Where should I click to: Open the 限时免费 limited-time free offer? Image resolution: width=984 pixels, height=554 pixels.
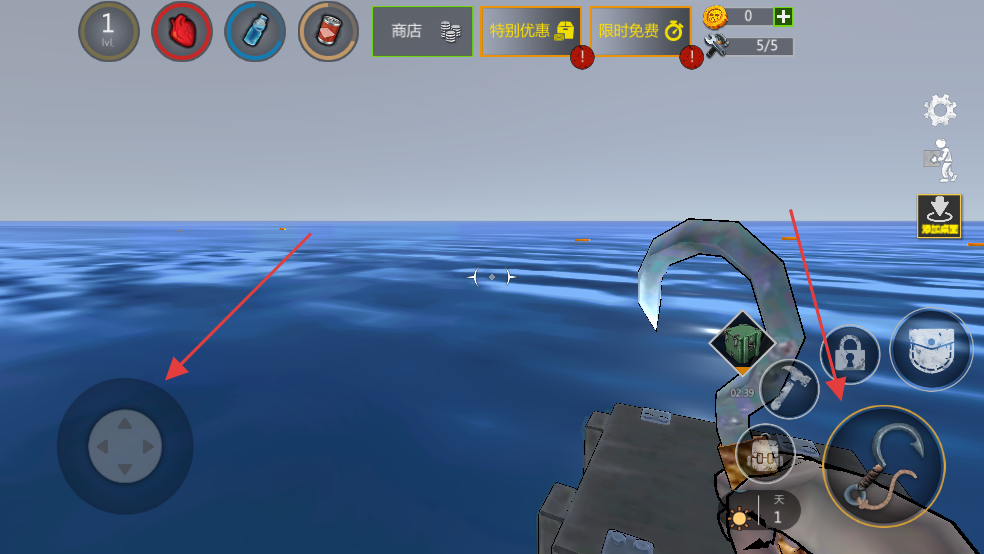pos(640,31)
